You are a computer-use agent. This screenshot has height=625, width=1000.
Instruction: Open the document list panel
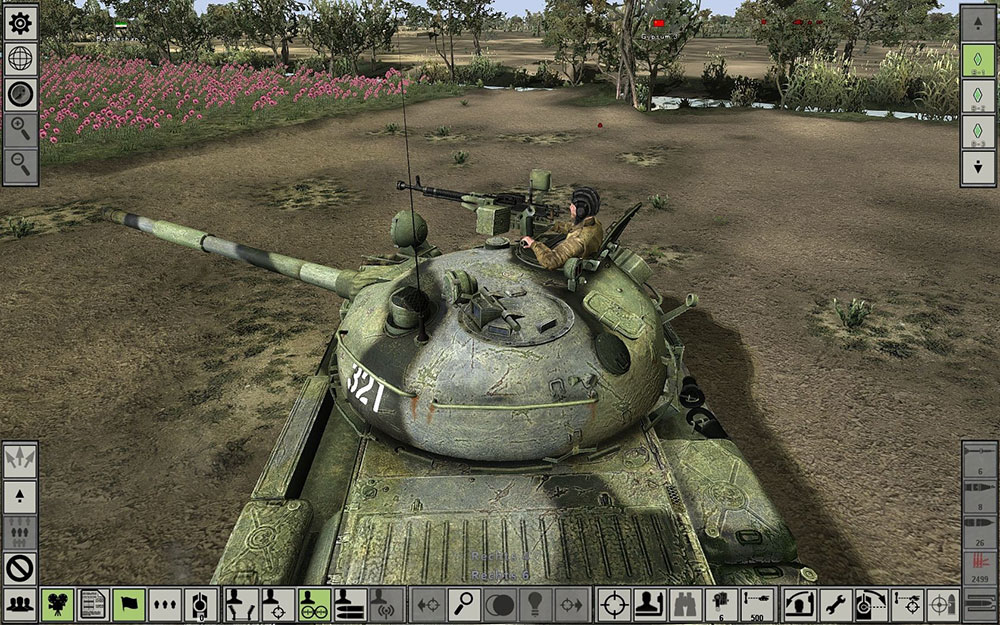pyautogui.click(x=93, y=604)
